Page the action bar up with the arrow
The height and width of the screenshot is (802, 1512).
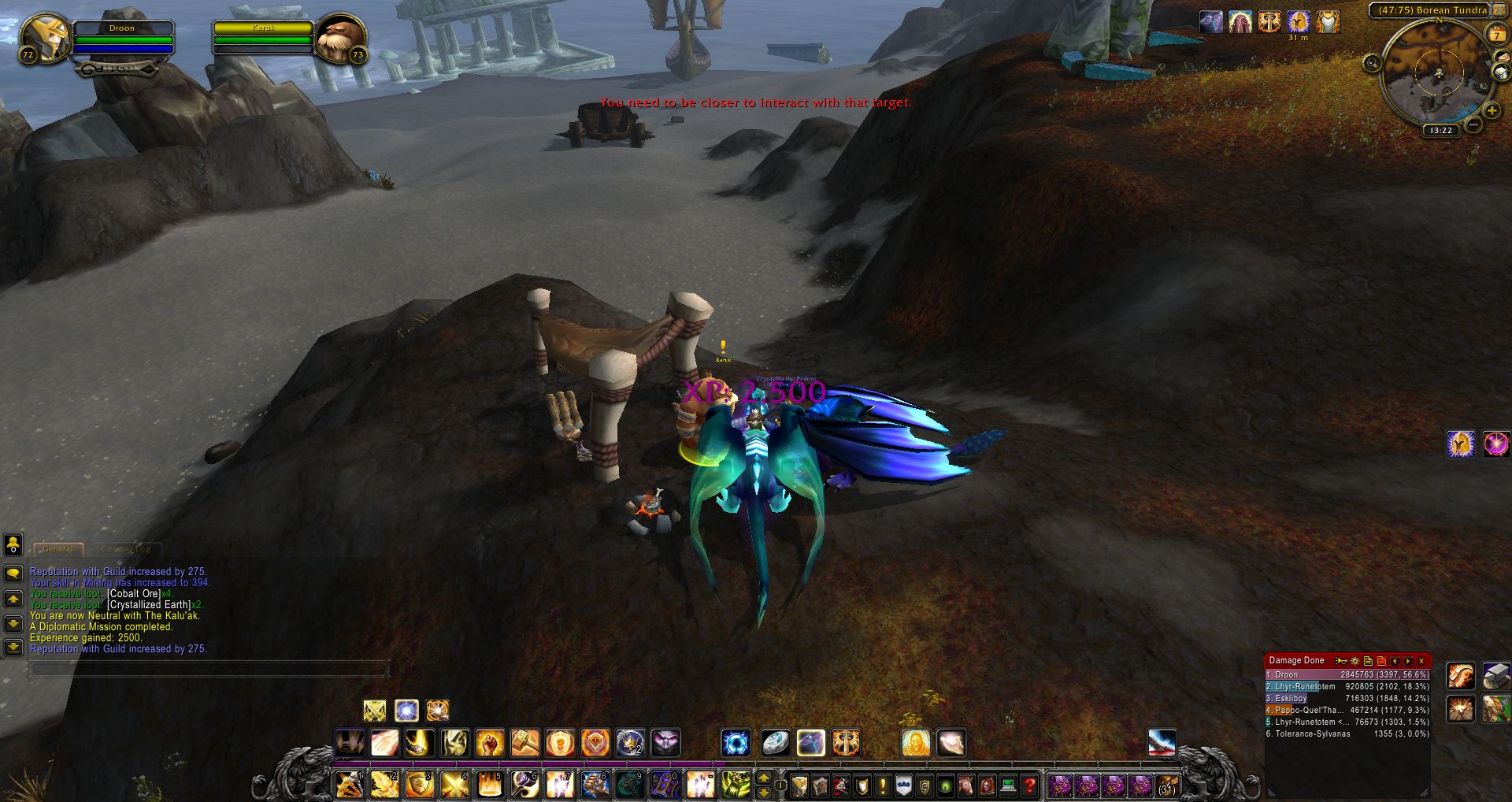(x=763, y=778)
